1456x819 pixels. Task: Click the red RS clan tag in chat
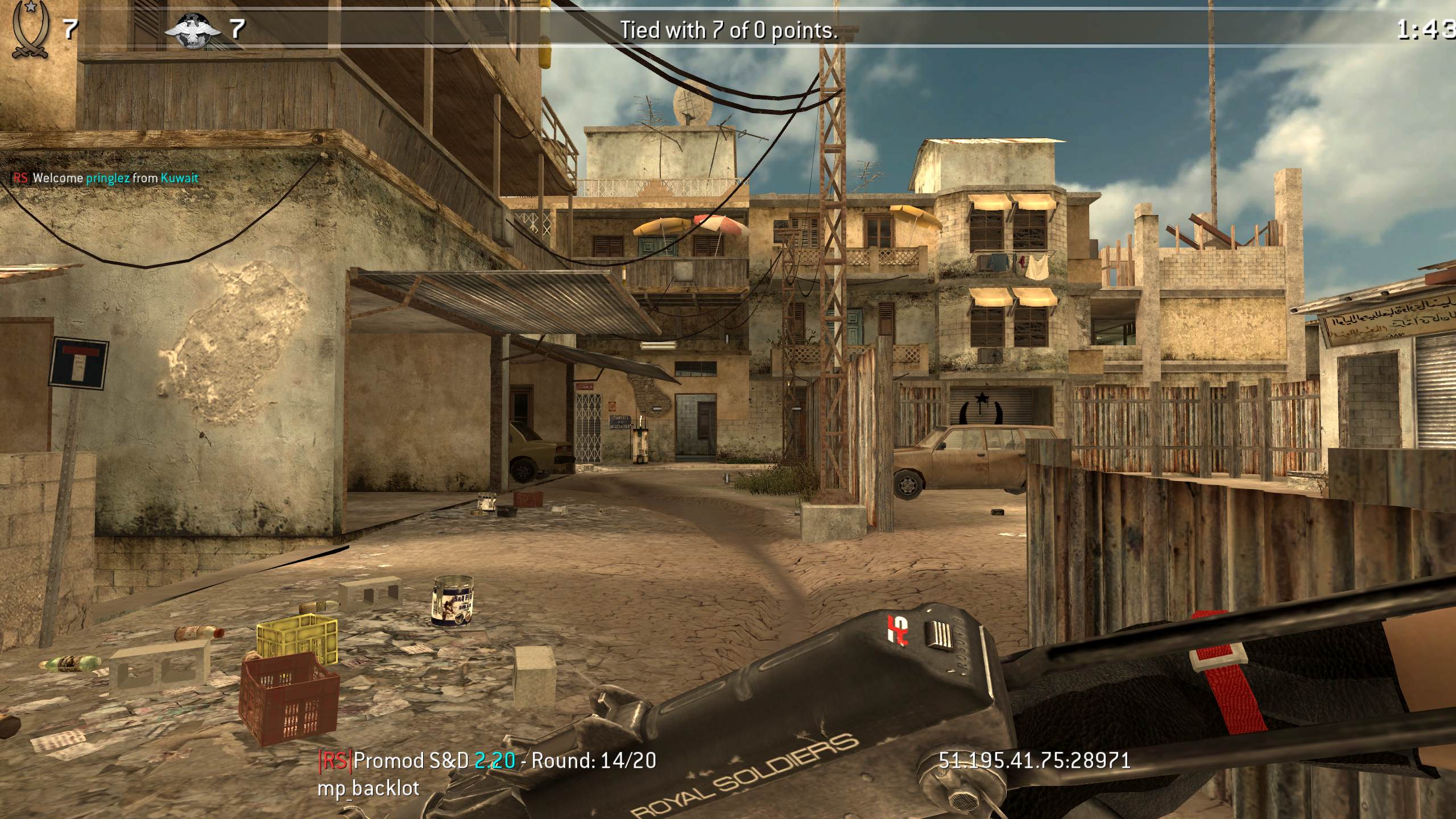tap(20, 179)
